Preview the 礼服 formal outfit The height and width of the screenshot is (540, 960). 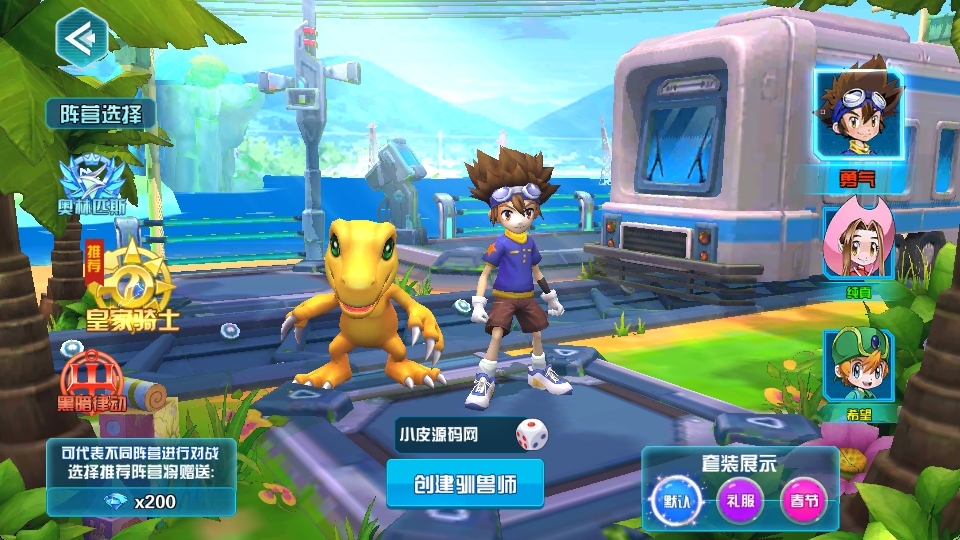point(741,499)
